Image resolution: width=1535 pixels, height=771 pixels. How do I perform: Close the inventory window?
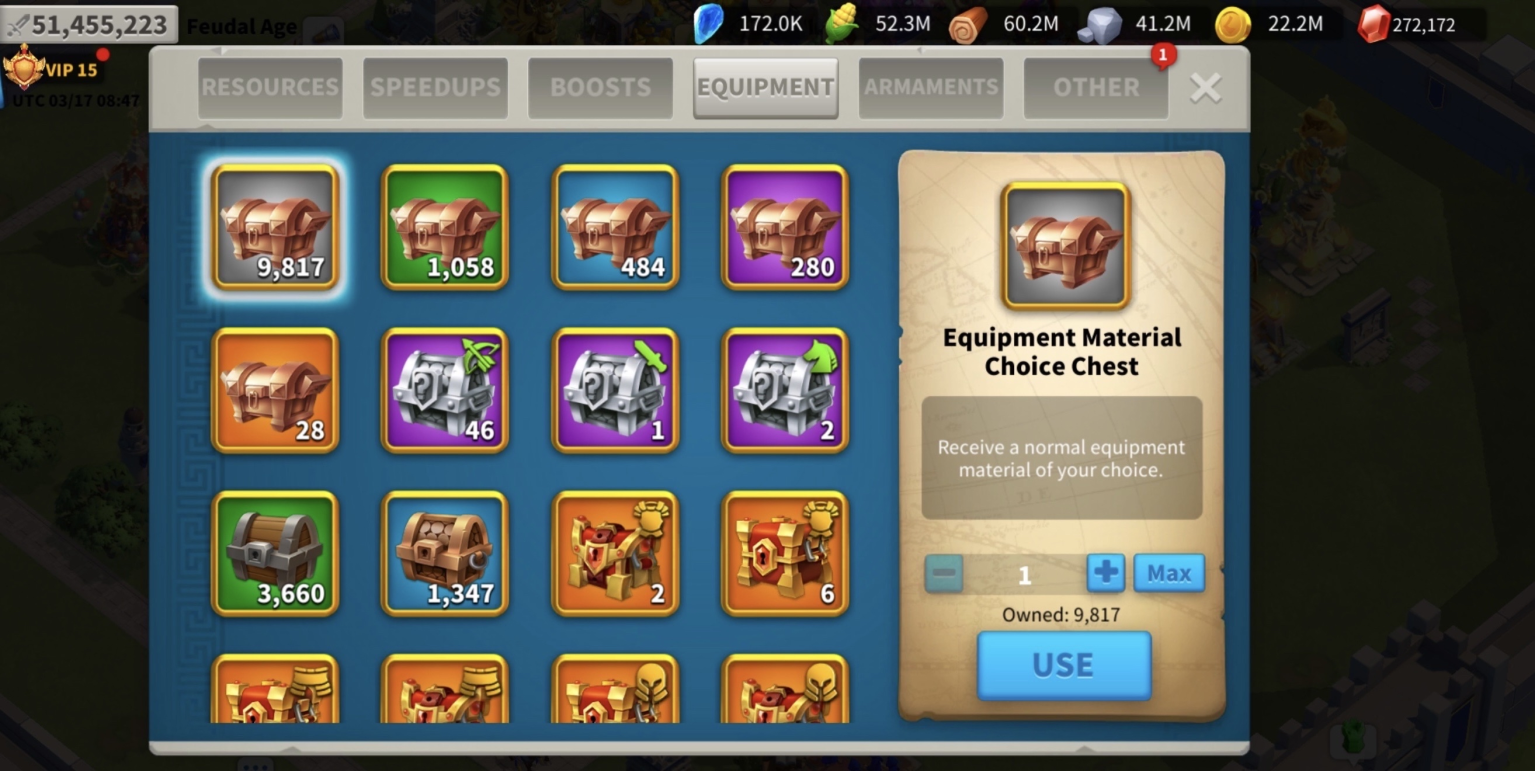tap(1205, 89)
